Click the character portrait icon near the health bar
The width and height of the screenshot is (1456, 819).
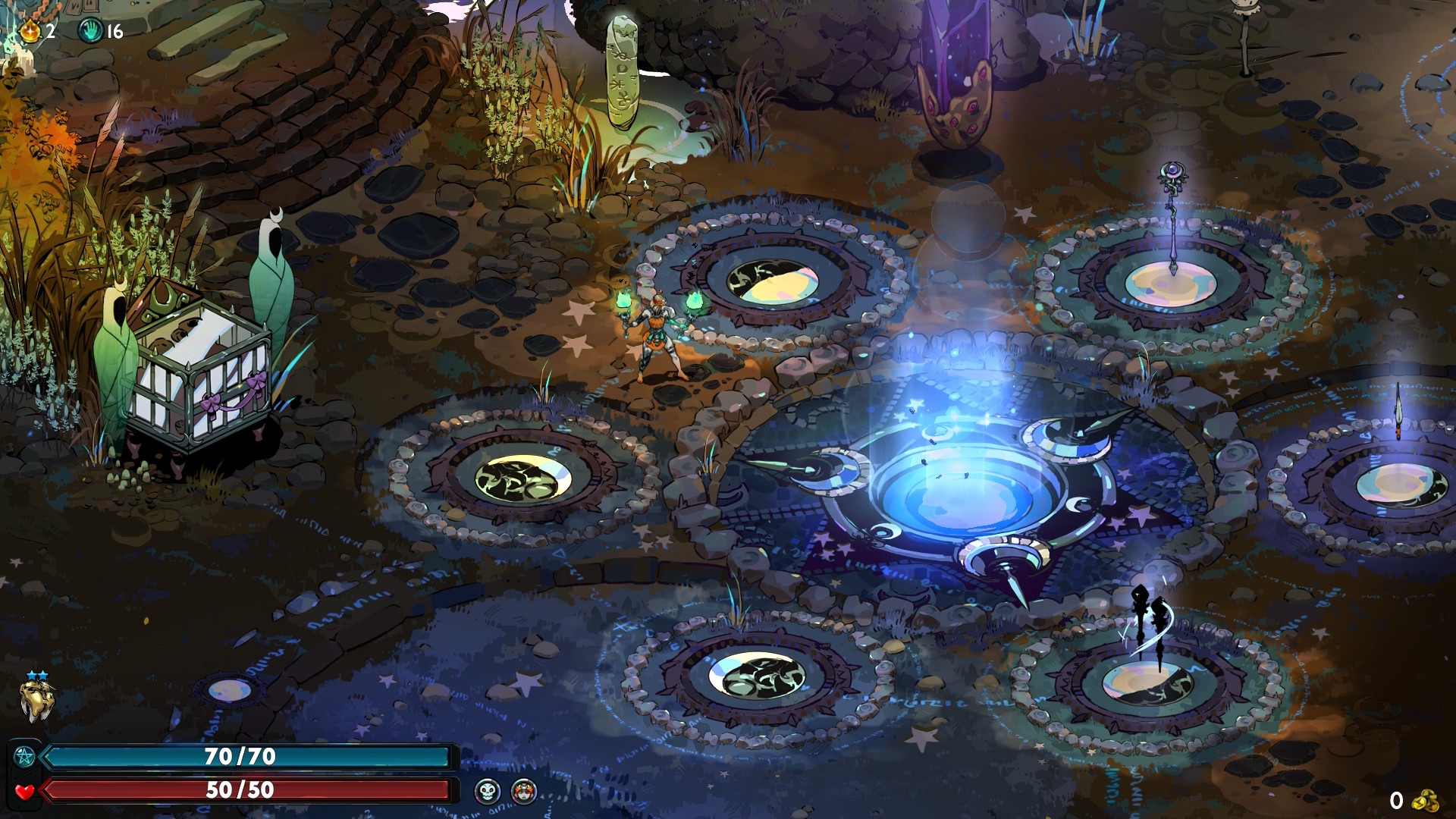tap(524, 792)
